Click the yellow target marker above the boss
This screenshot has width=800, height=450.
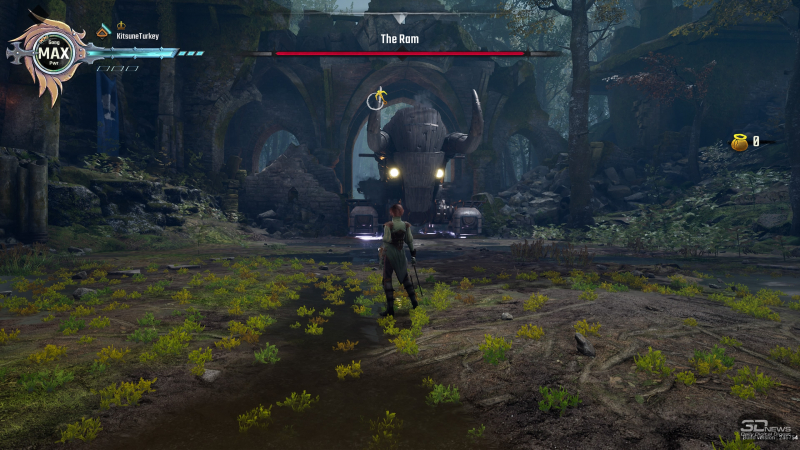(378, 97)
